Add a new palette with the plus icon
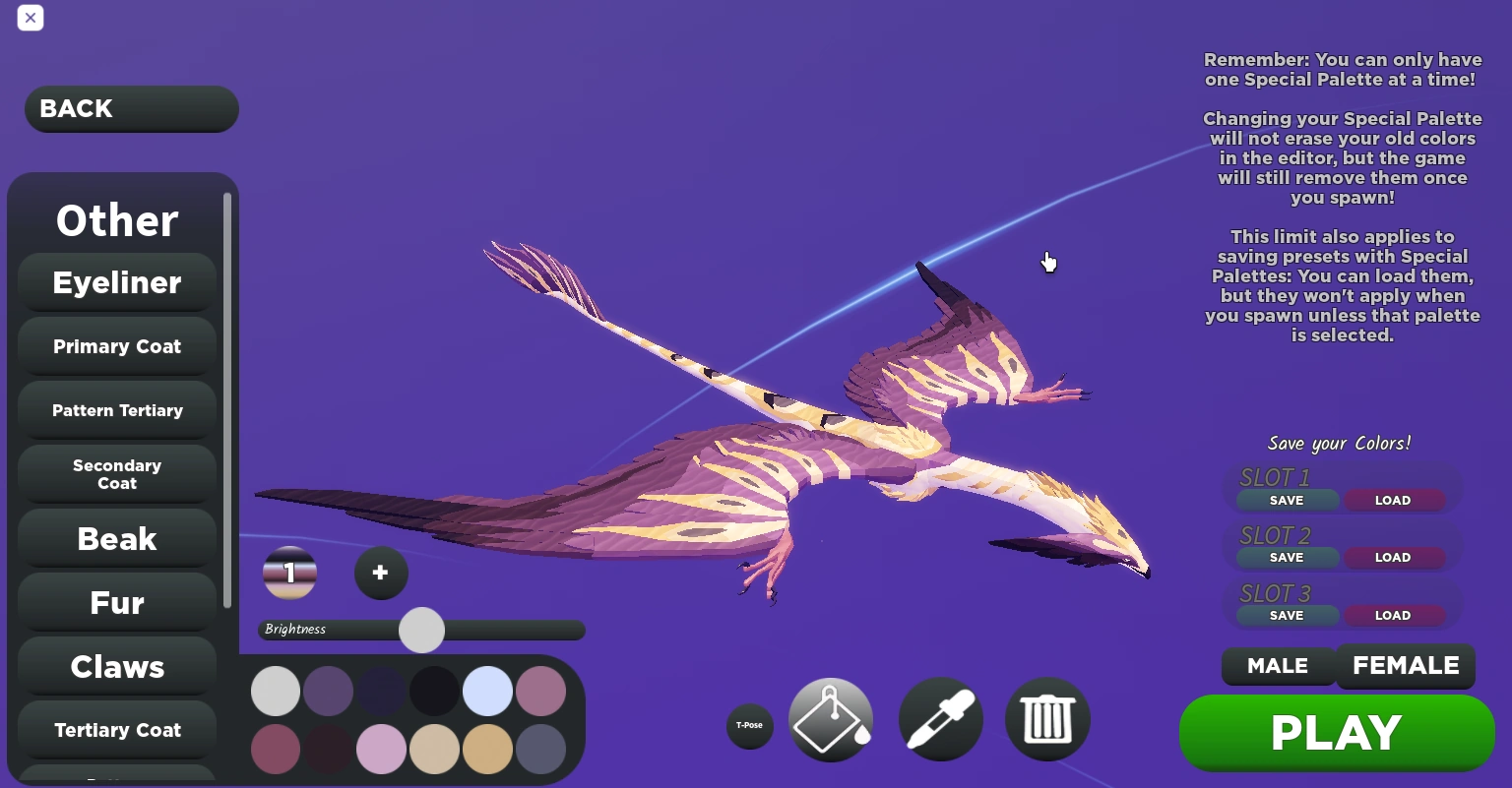This screenshot has height=788, width=1512. 381,573
